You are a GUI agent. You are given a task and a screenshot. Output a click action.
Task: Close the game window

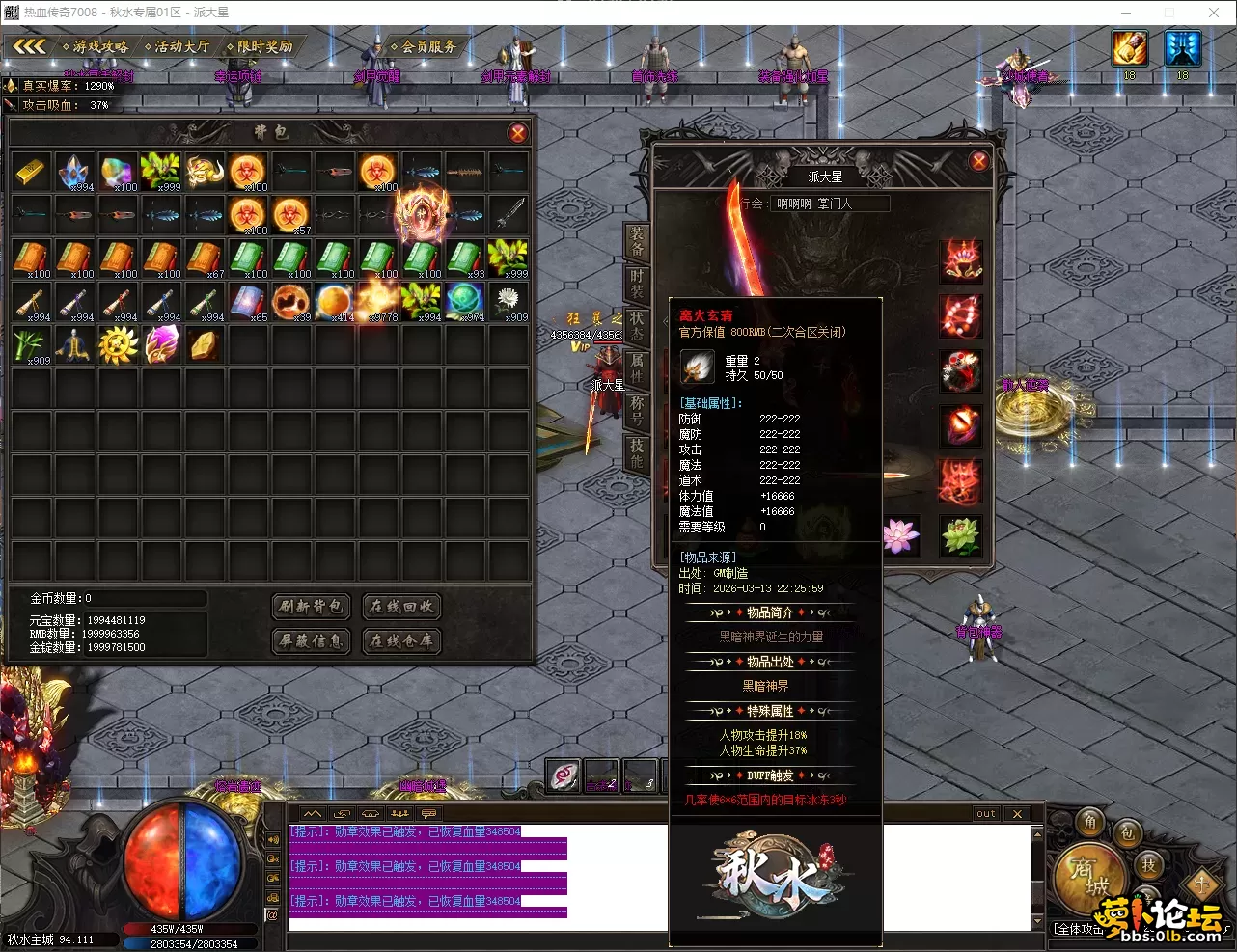tap(1214, 13)
